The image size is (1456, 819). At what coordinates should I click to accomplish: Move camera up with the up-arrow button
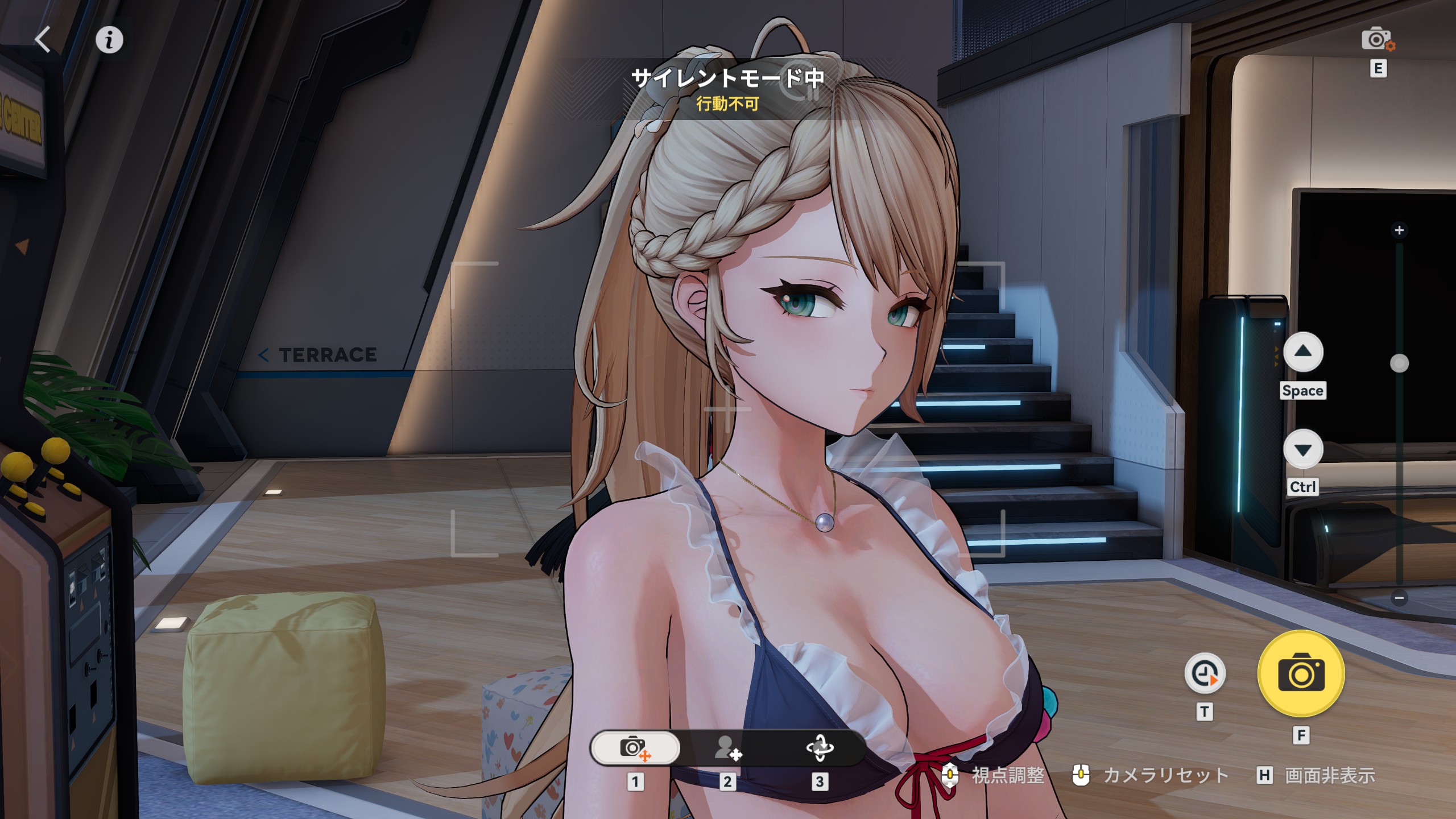[x=1303, y=352]
